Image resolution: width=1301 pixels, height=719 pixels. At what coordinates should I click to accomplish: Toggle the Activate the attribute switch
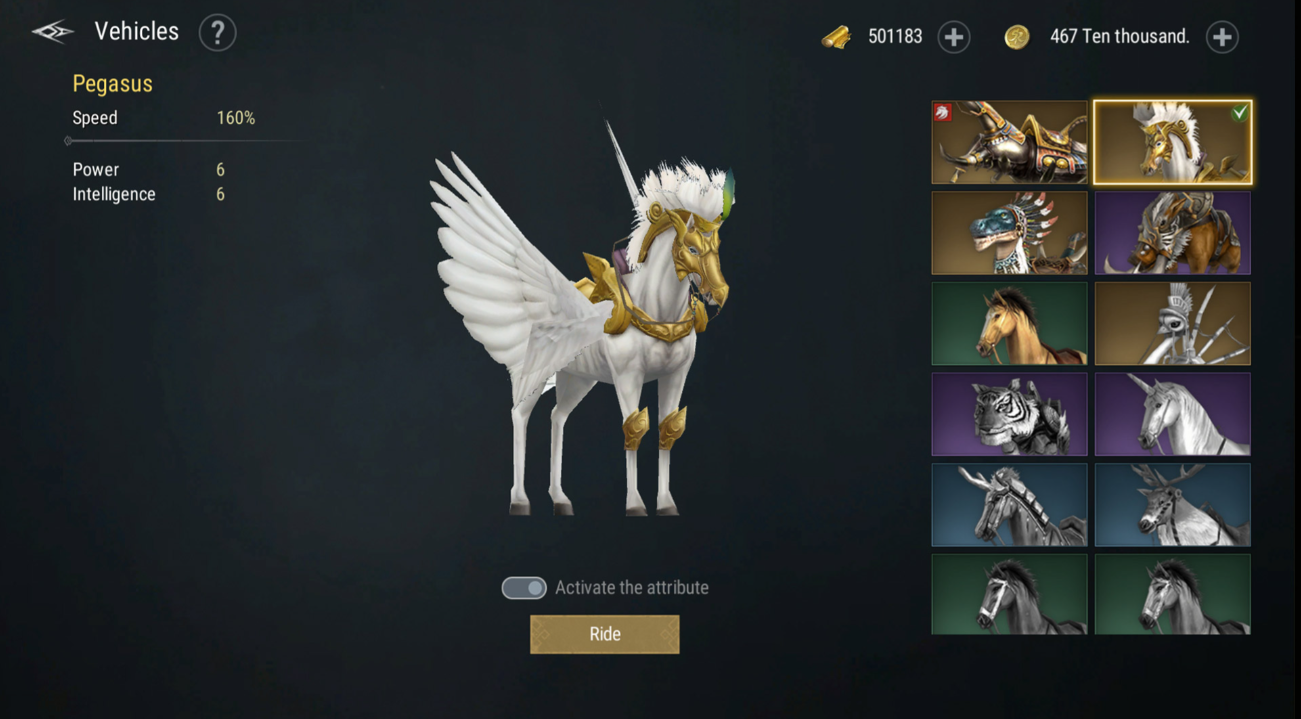pyautogui.click(x=524, y=588)
